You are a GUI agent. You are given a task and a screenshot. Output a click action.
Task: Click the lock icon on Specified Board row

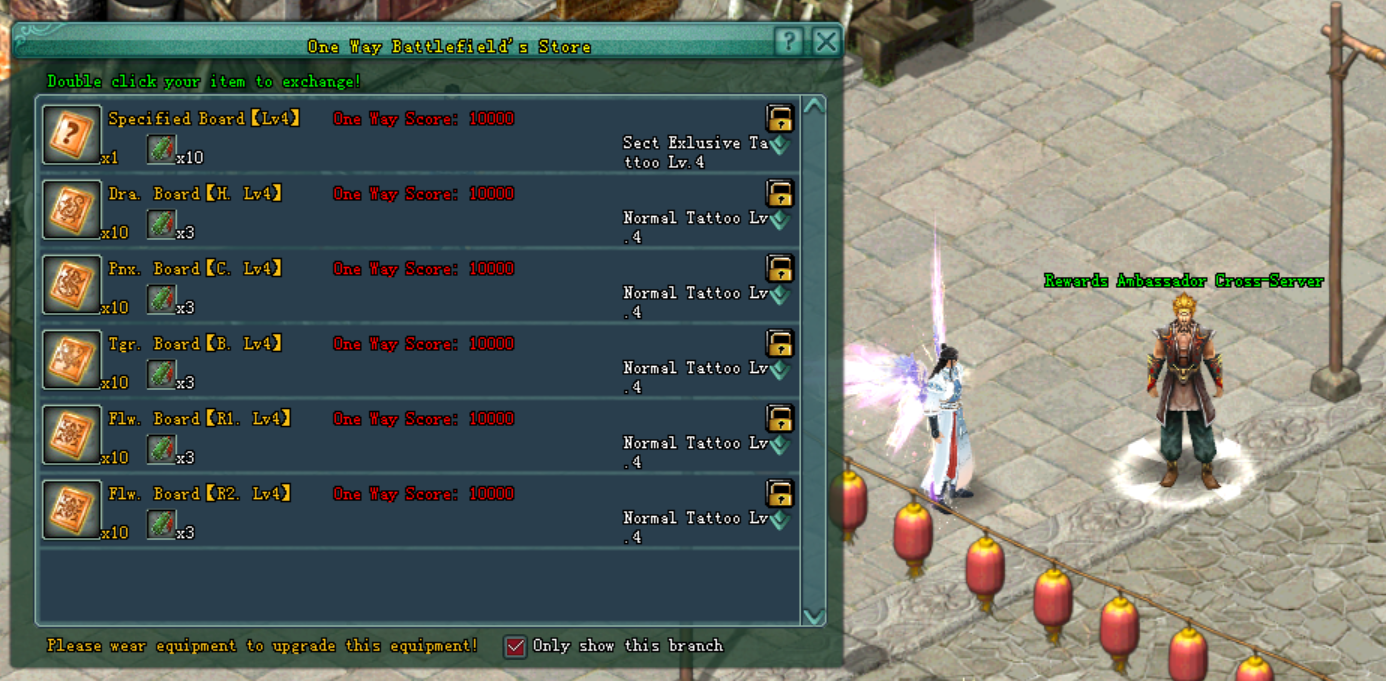(x=779, y=118)
